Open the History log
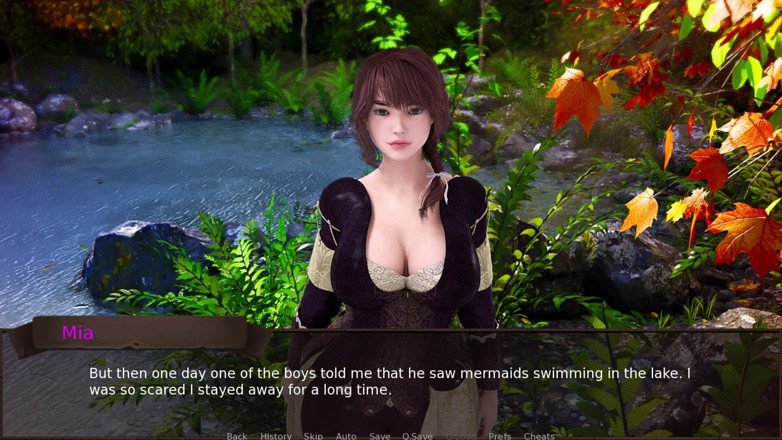782x440 pixels. click(276, 435)
